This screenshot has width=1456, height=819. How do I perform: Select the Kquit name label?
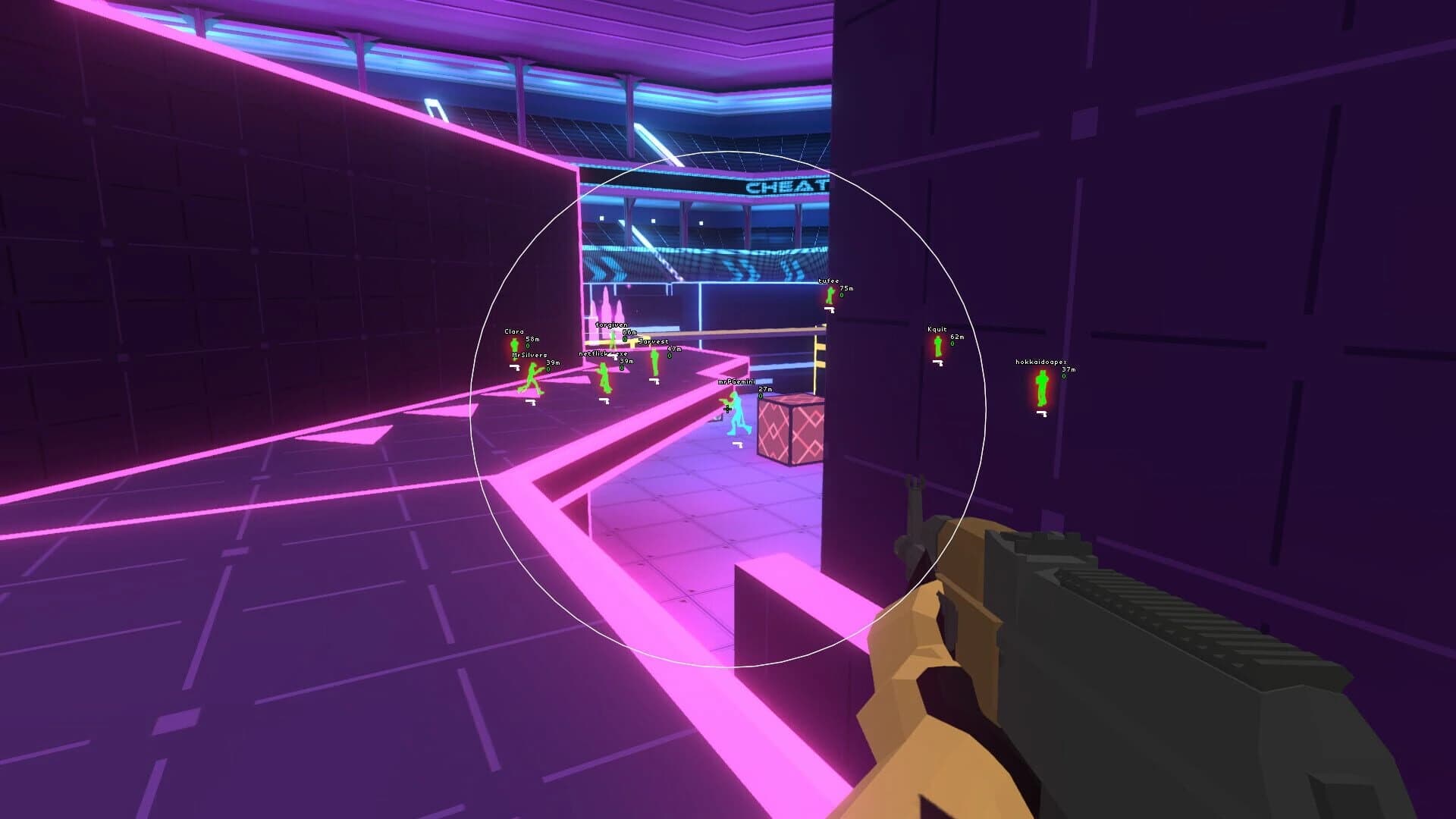(937, 329)
